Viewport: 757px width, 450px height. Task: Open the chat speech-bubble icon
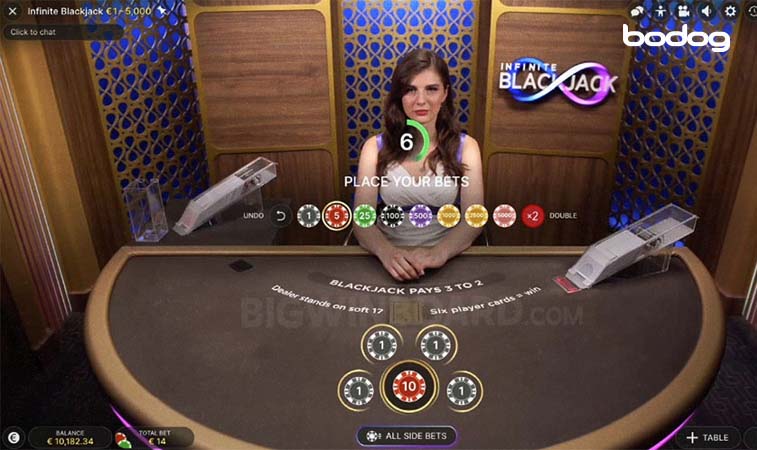click(x=636, y=11)
